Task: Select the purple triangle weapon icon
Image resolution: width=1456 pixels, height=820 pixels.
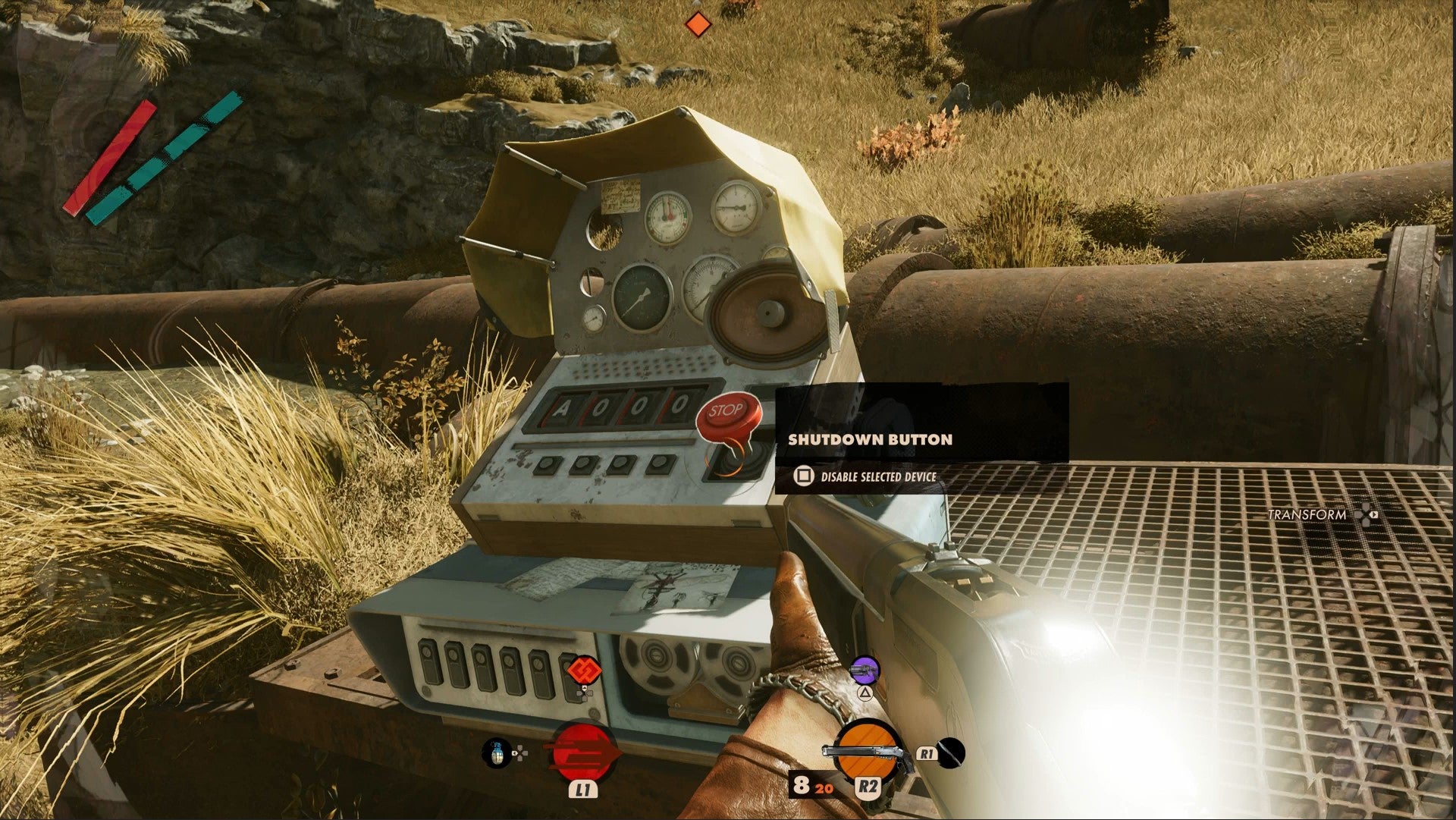Action: point(864,671)
